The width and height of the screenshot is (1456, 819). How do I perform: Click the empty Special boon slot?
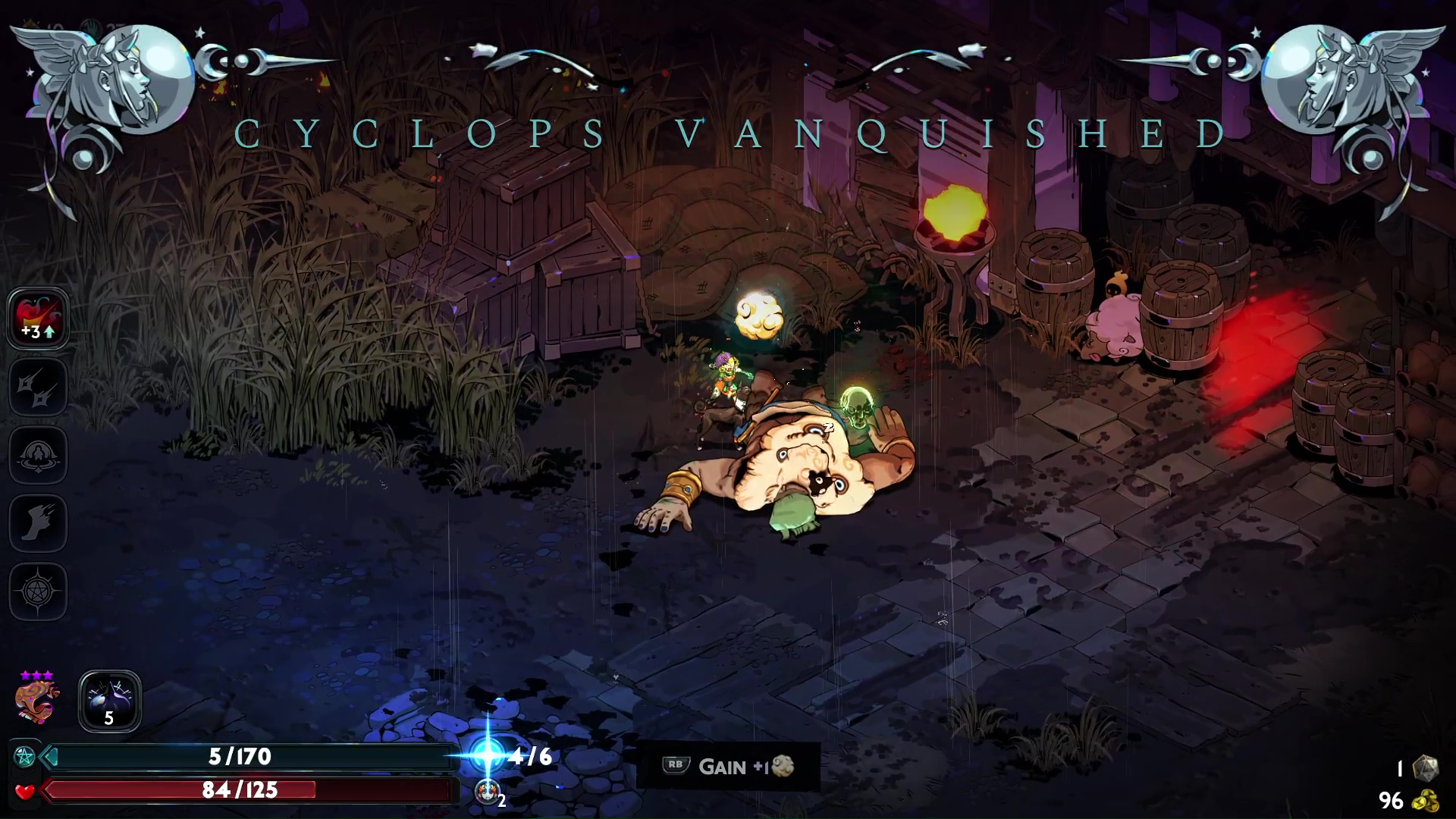click(x=38, y=387)
